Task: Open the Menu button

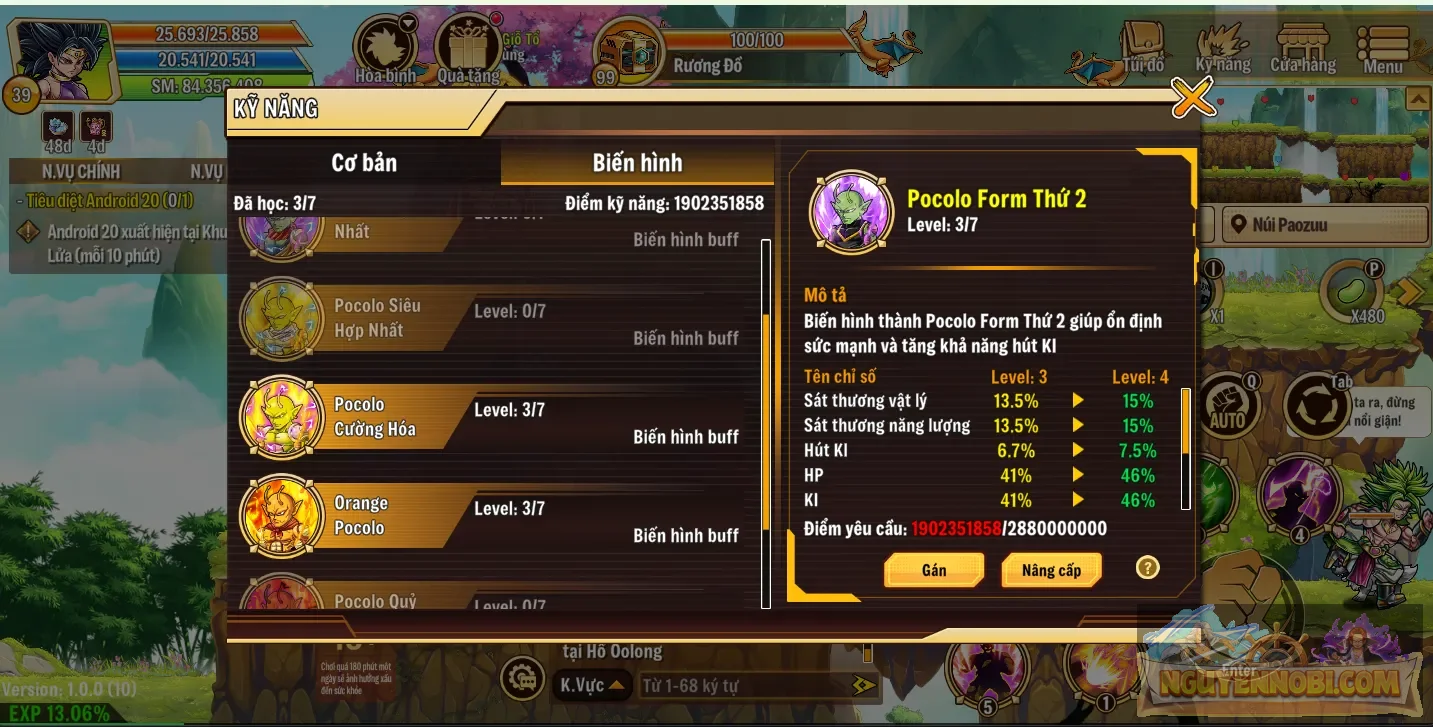Action: pos(1383,48)
